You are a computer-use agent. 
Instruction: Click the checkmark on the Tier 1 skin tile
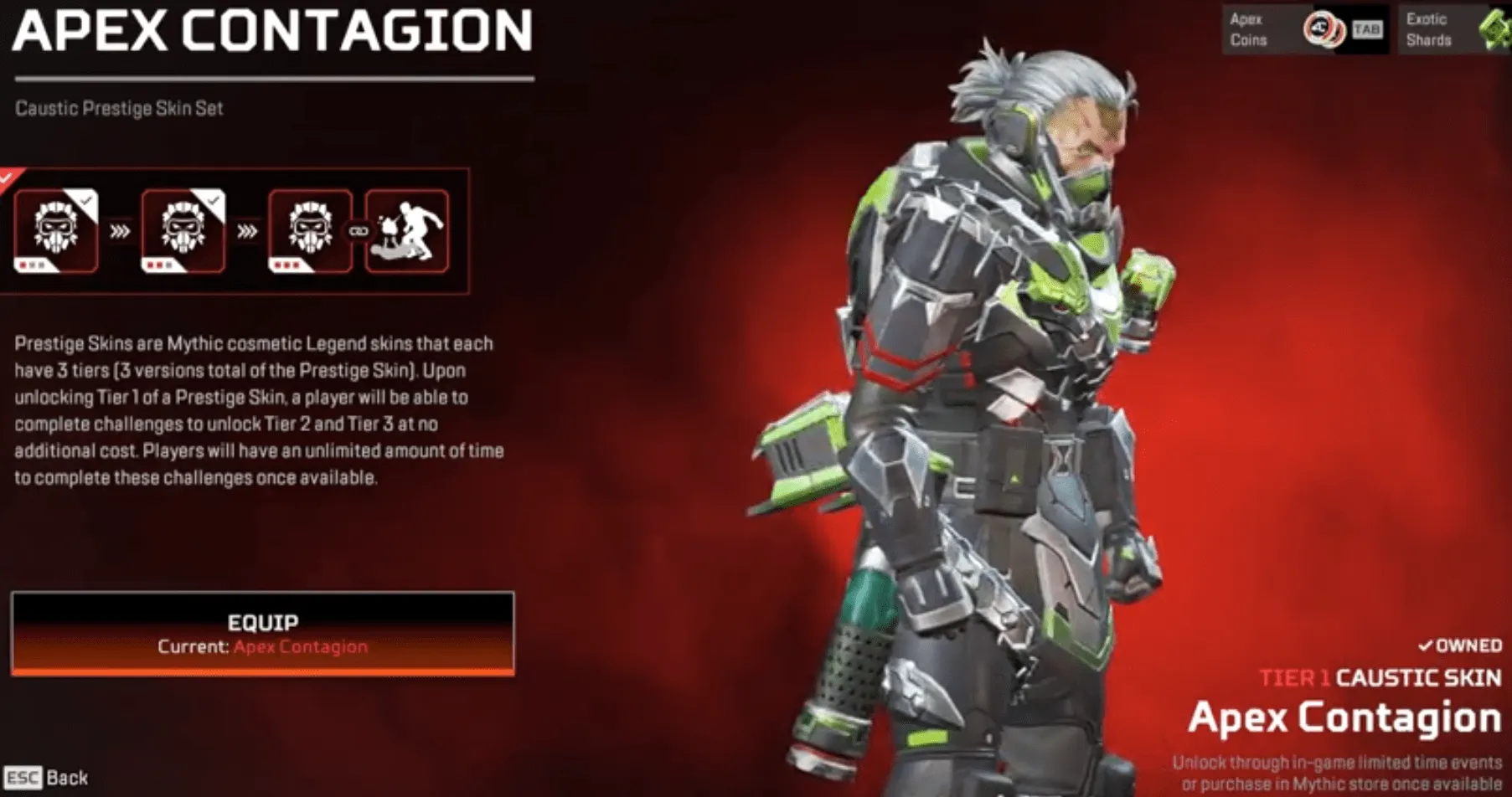tap(86, 201)
